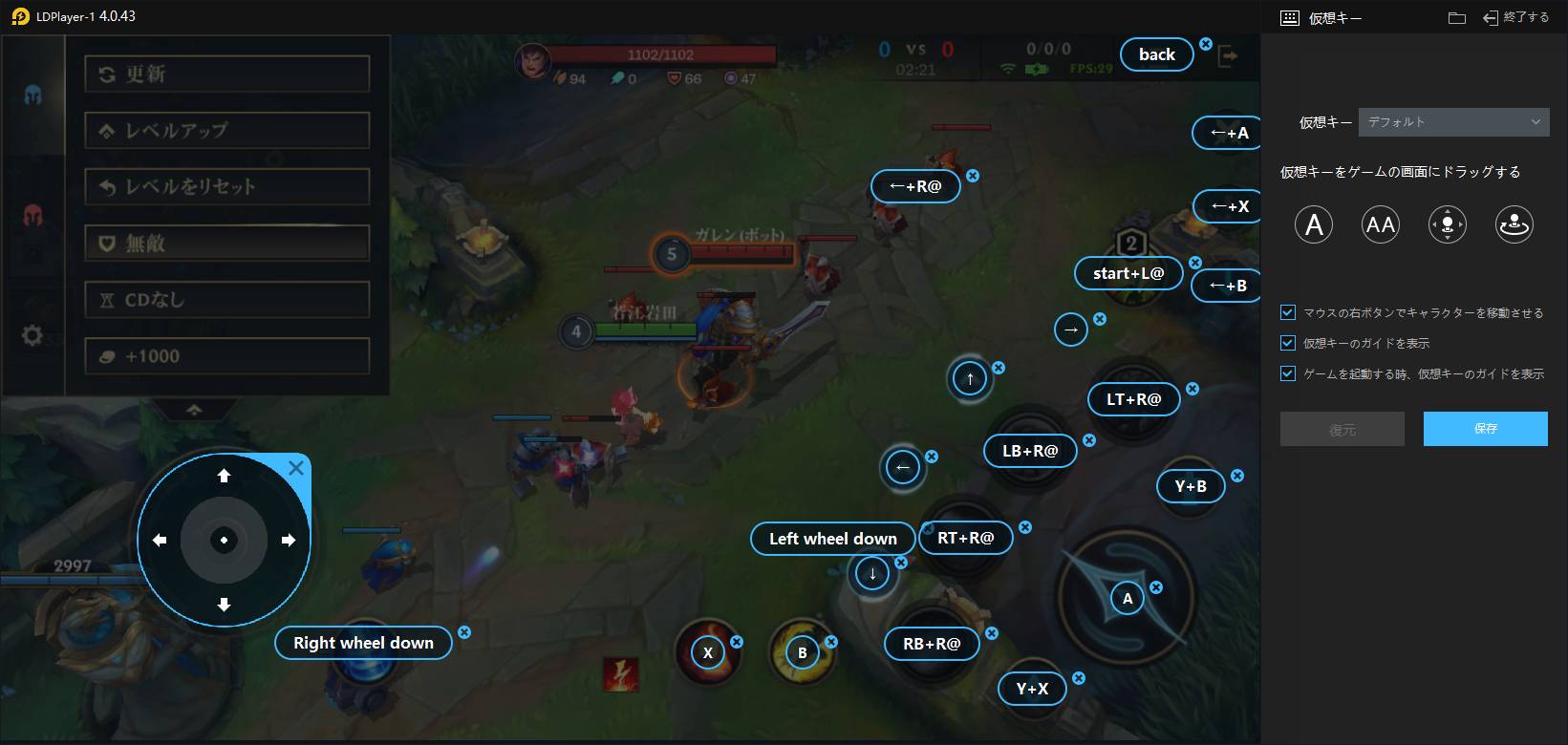
Task: Close the D-pad joystick mapping
Action: tap(296, 468)
